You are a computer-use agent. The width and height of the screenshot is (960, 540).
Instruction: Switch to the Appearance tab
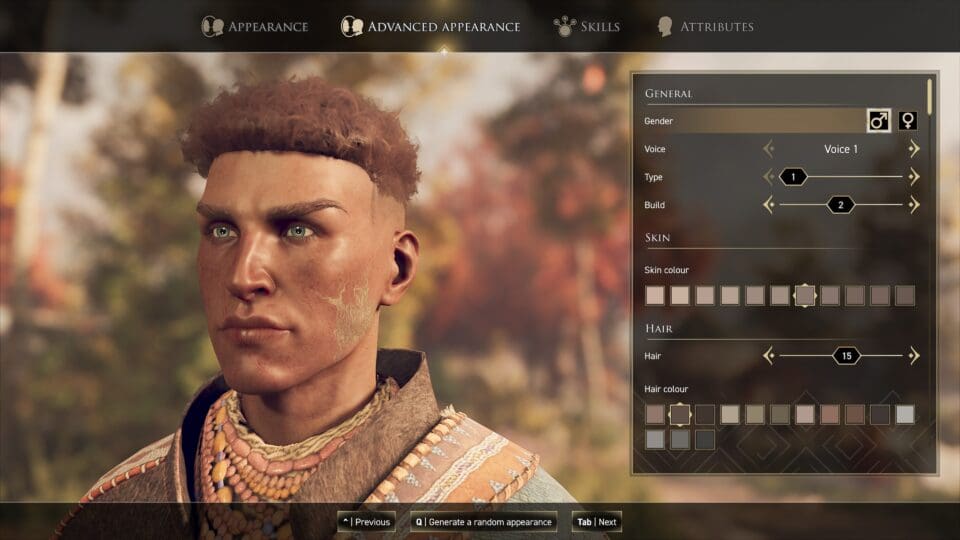pos(255,26)
